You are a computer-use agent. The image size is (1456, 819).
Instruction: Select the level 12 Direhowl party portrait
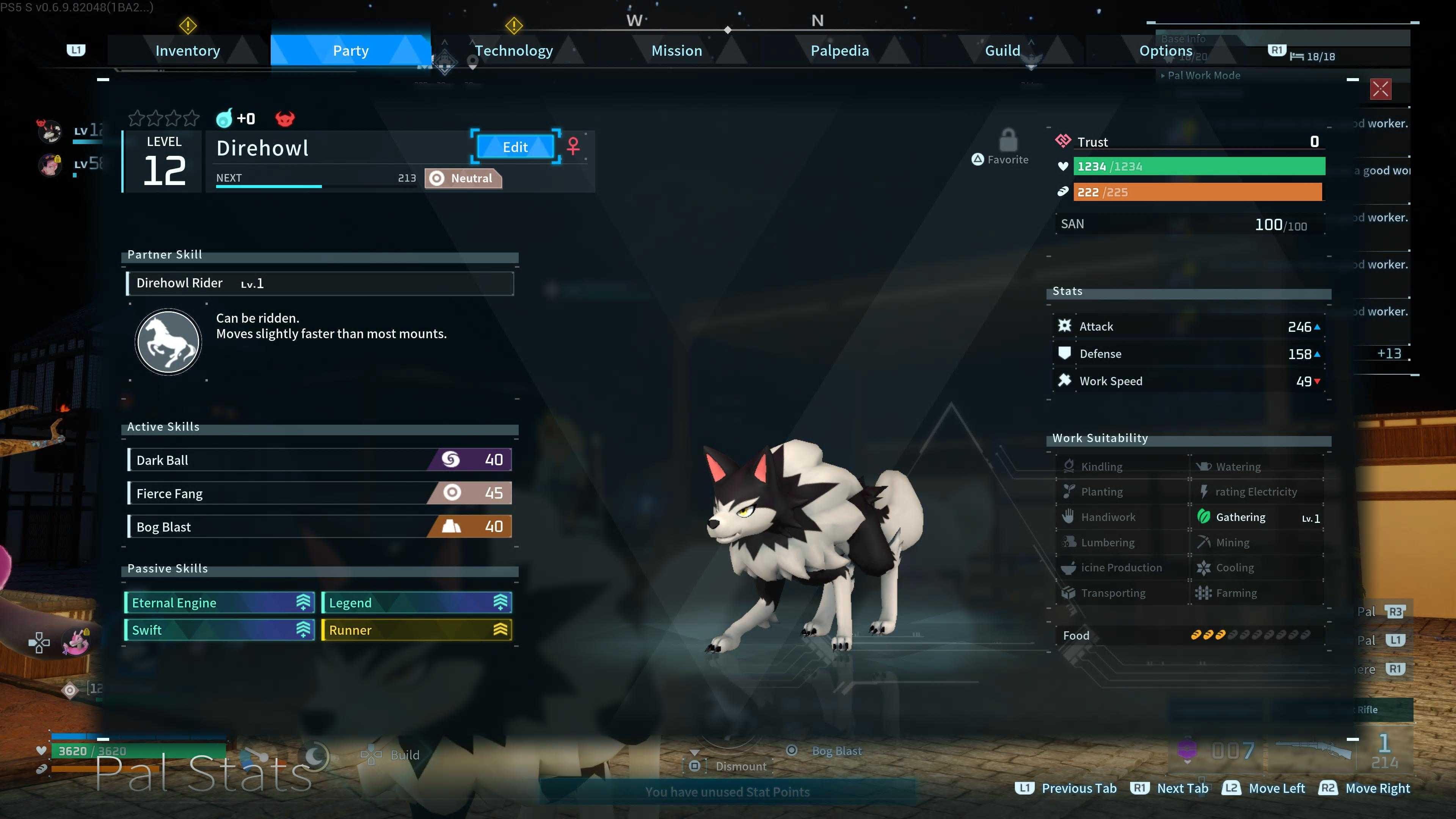[x=50, y=131]
